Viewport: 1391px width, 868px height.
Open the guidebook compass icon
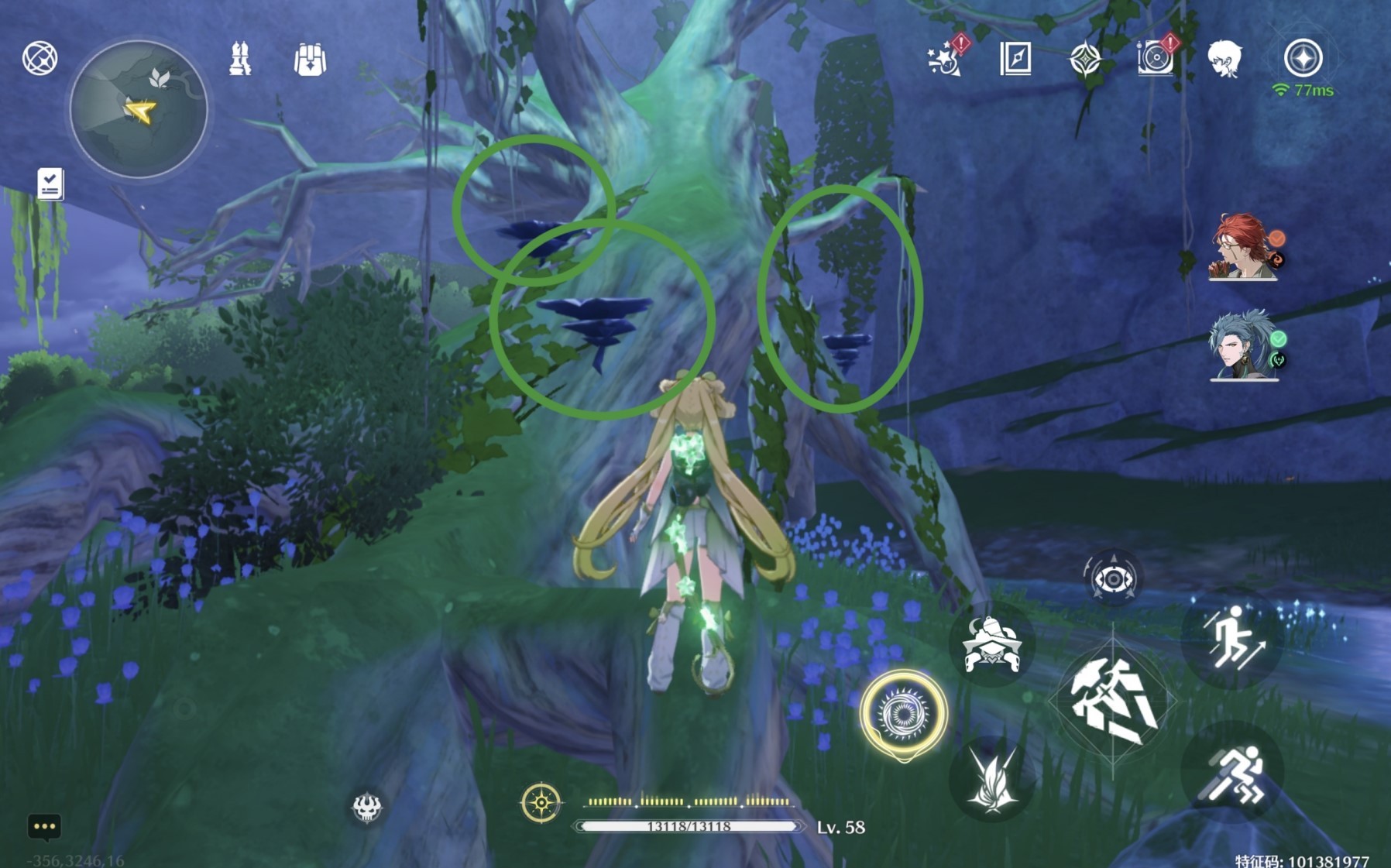click(x=1015, y=59)
